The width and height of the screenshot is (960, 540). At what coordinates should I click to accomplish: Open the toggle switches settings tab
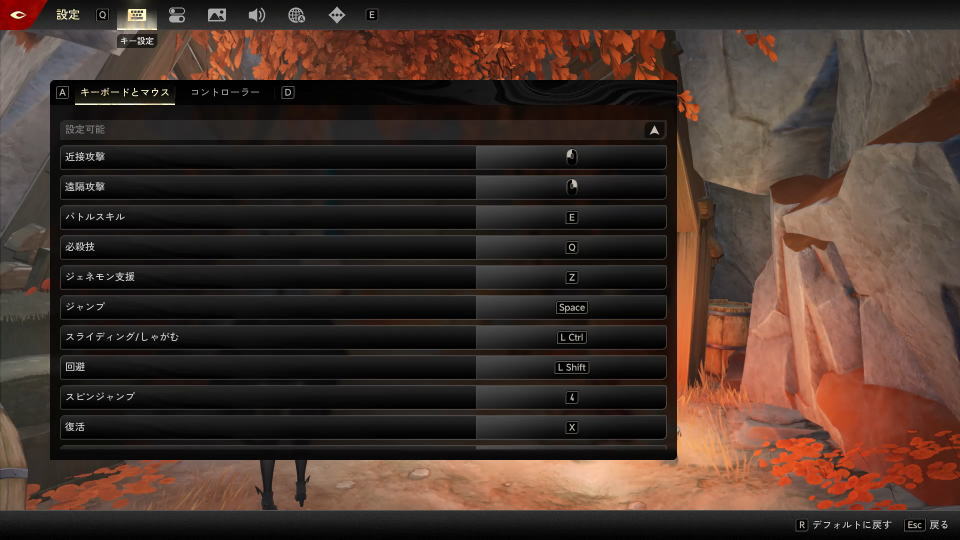click(177, 15)
